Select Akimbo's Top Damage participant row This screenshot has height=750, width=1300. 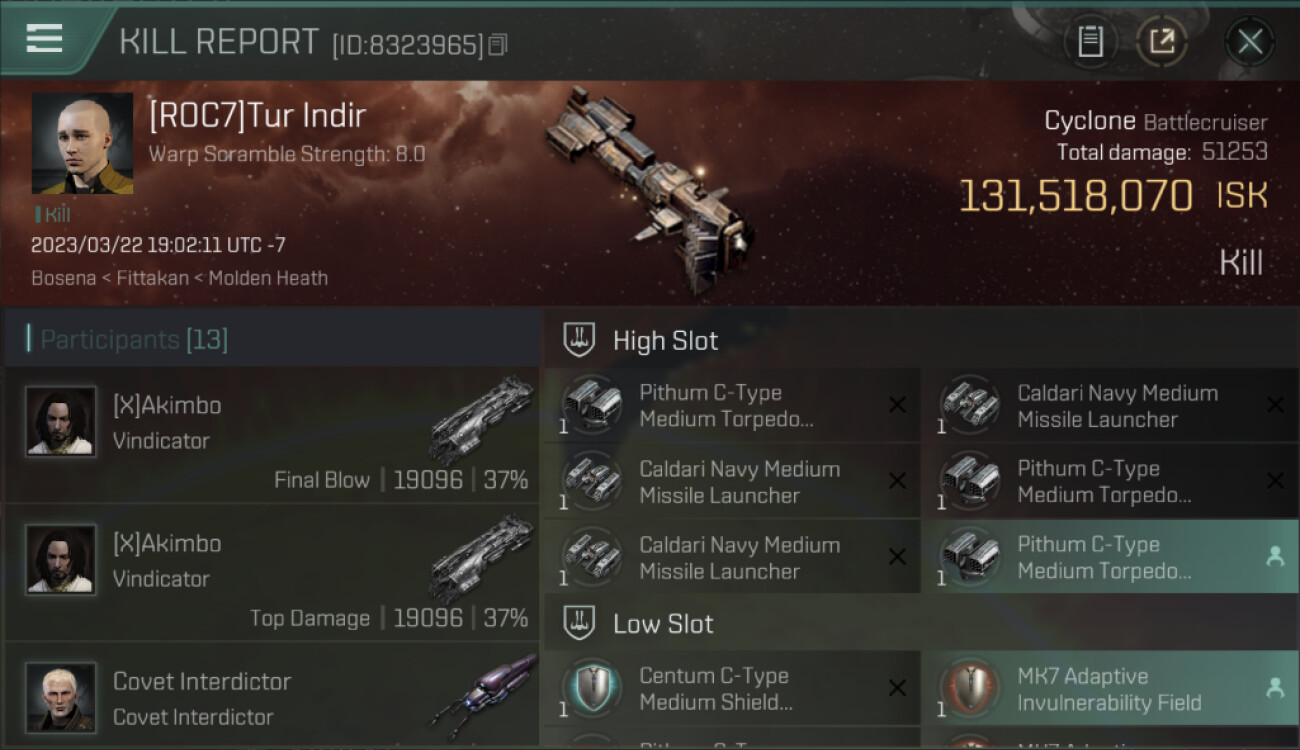pos(272,573)
